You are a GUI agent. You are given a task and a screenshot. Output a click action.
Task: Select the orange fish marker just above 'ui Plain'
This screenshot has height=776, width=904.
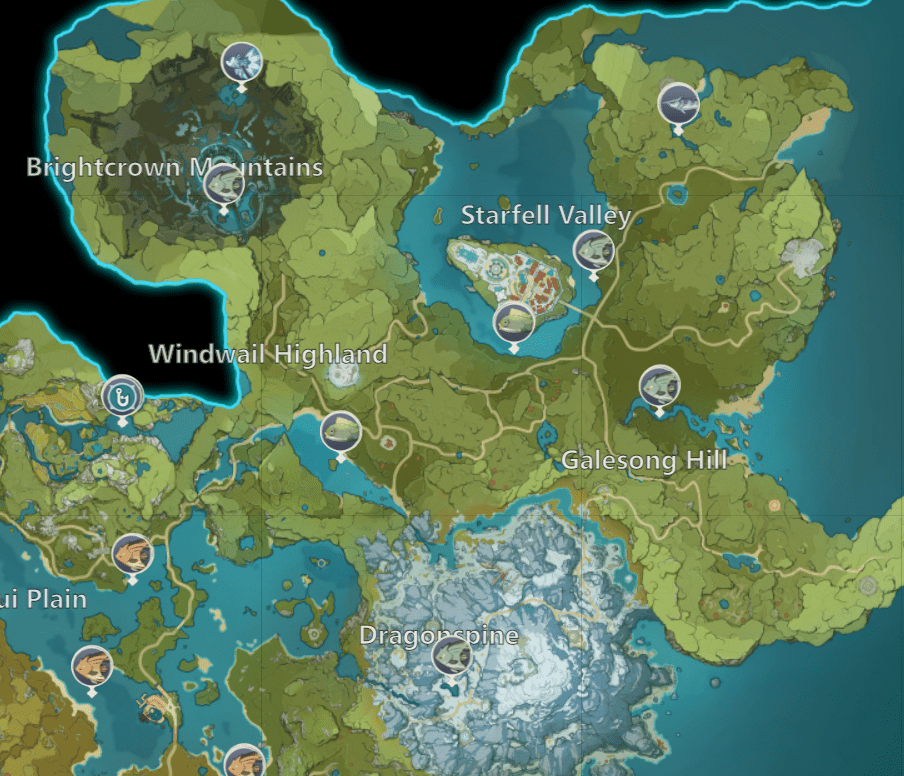tap(132, 553)
